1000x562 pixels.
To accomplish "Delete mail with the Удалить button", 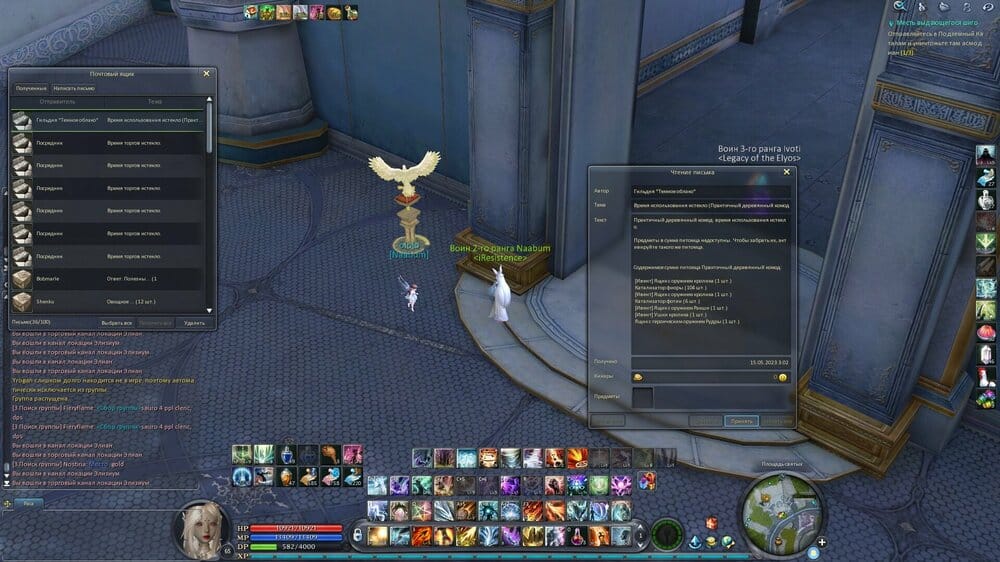I will [195, 323].
